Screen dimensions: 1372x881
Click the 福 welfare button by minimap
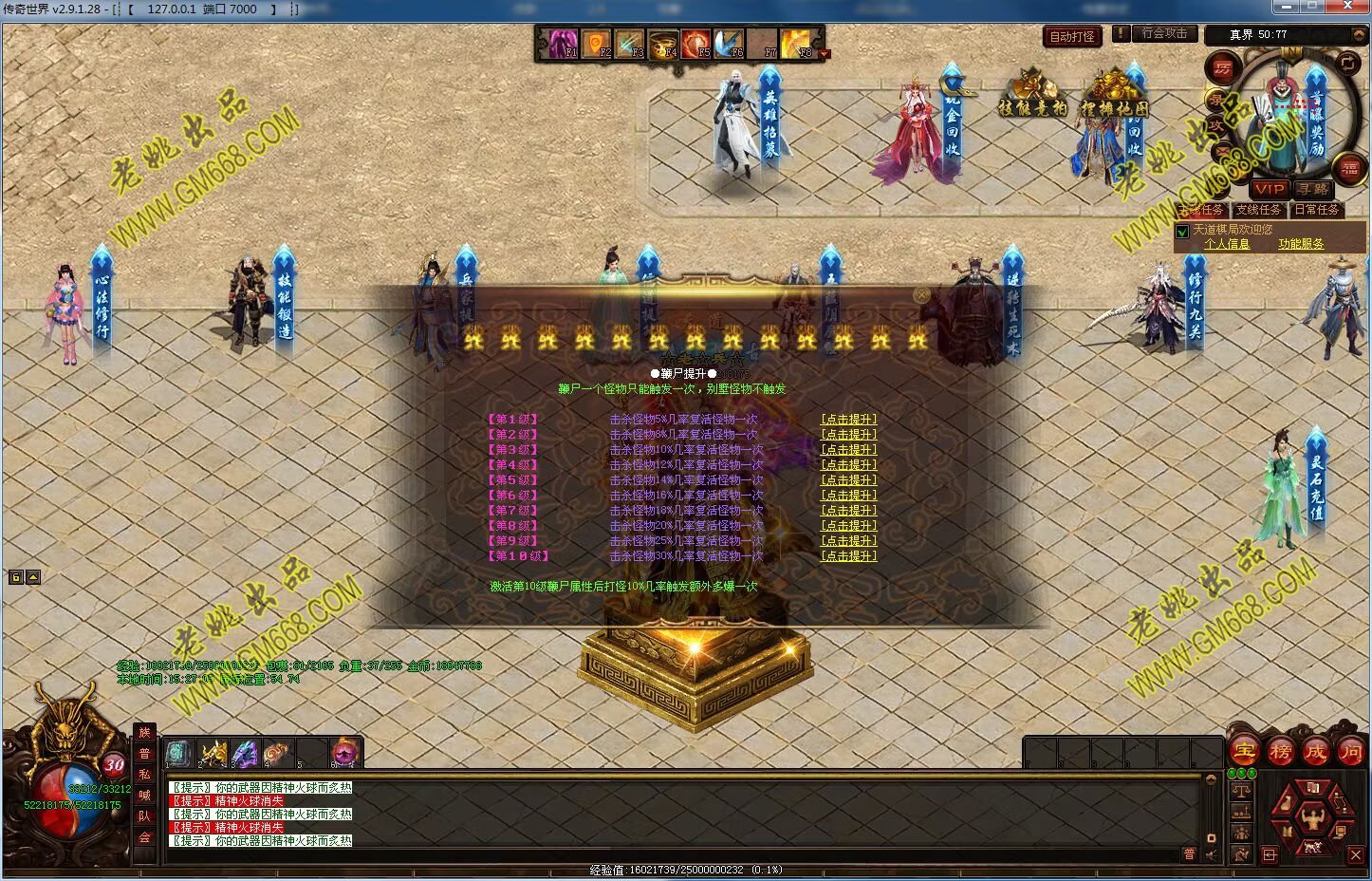pyautogui.click(x=1349, y=168)
